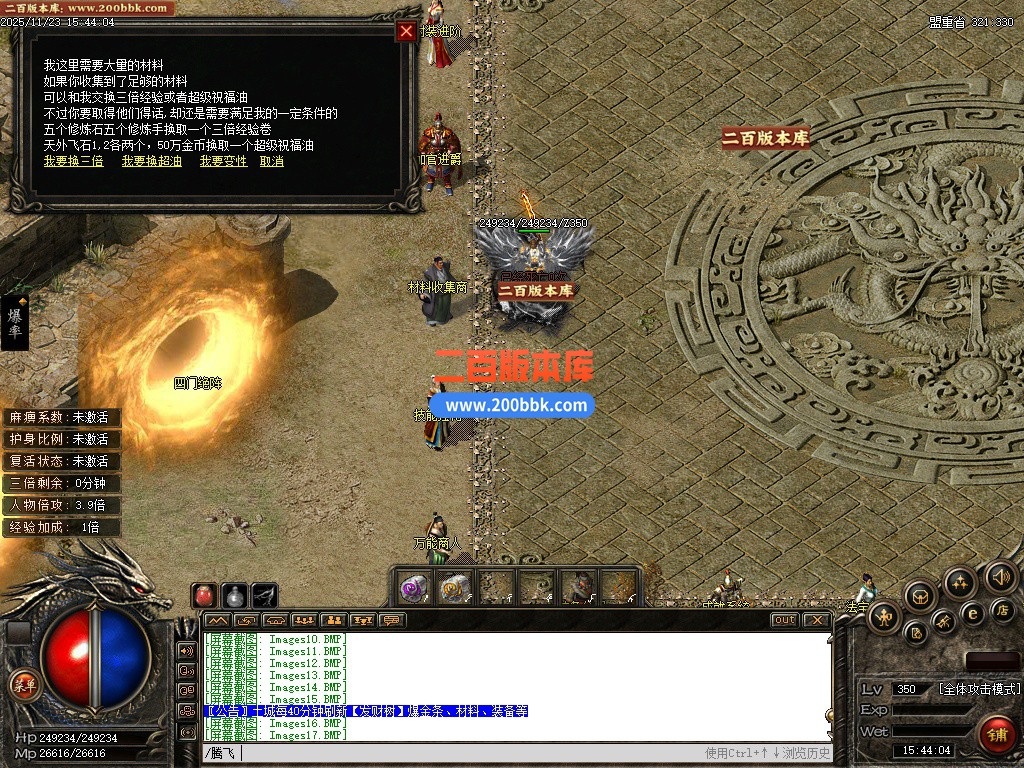This screenshot has width=1024, height=768.
Task: Open the round 菜单 menu button
Action: point(23,685)
